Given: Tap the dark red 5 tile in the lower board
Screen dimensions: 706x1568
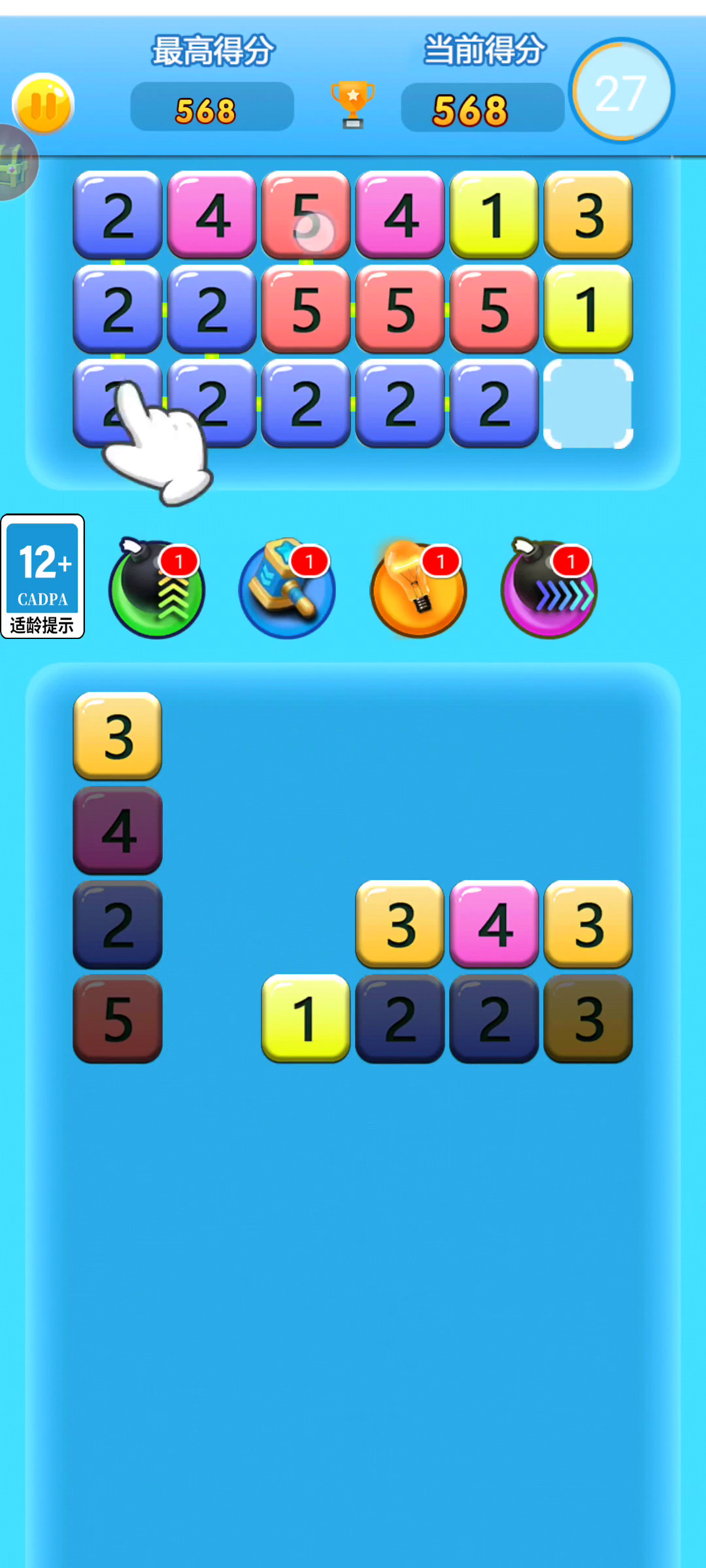Looking at the screenshot, I should (118, 1018).
